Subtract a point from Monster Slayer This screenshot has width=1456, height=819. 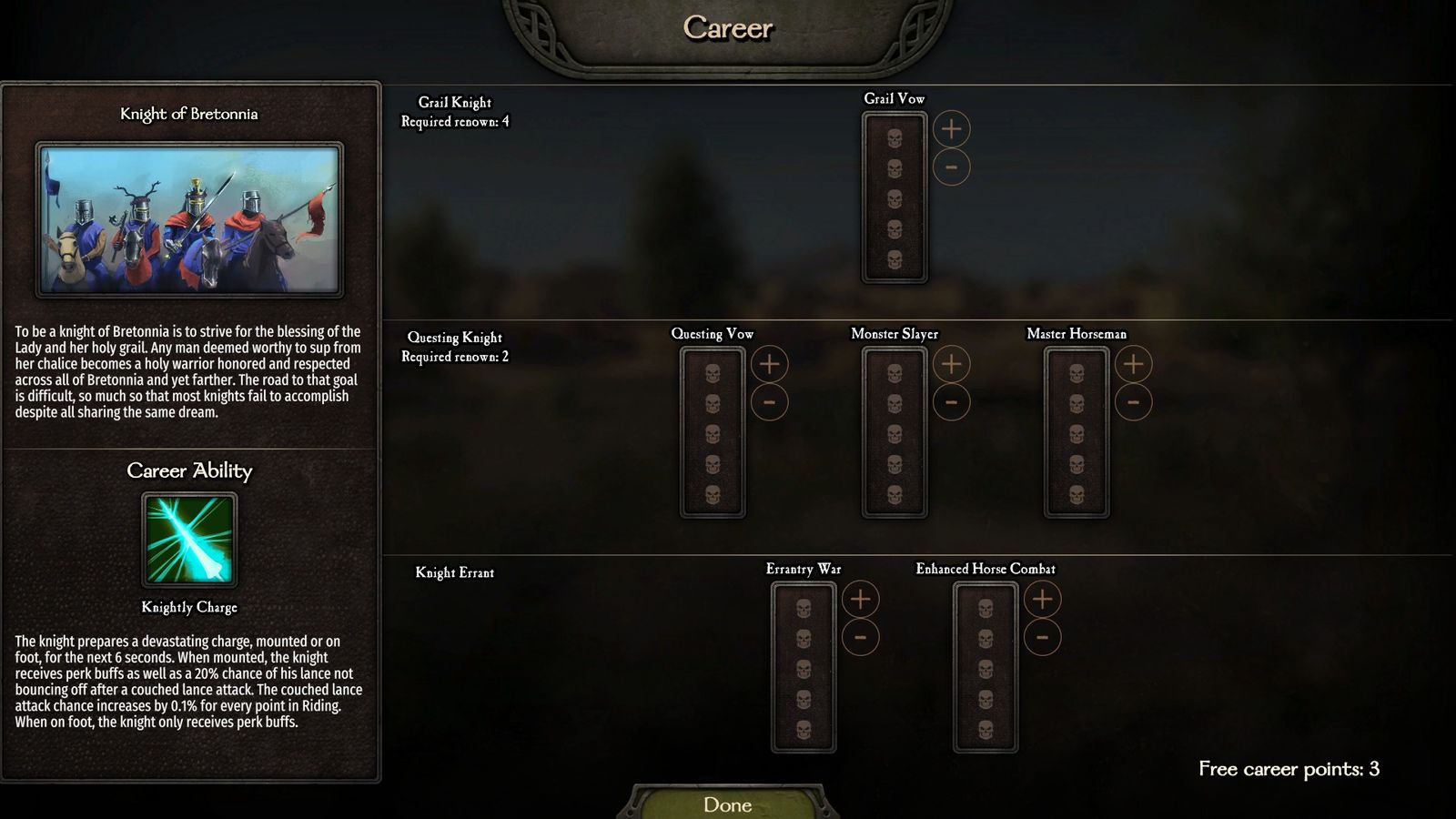pos(951,402)
